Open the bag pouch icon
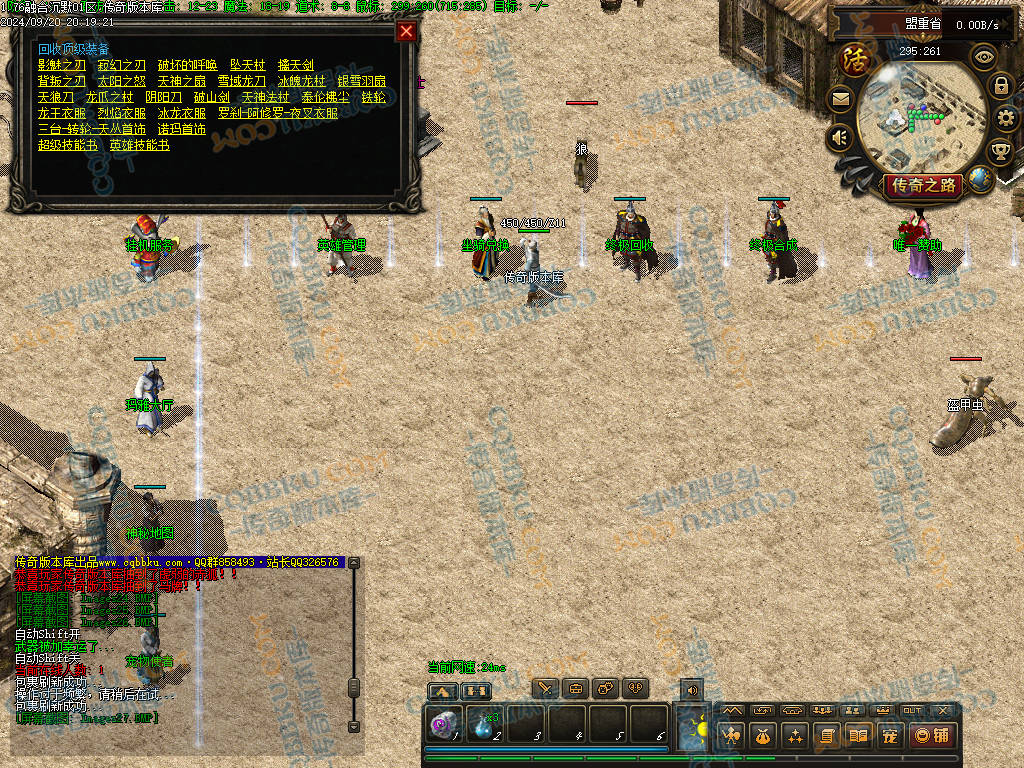The width and height of the screenshot is (1024, 768). click(763, 735)
